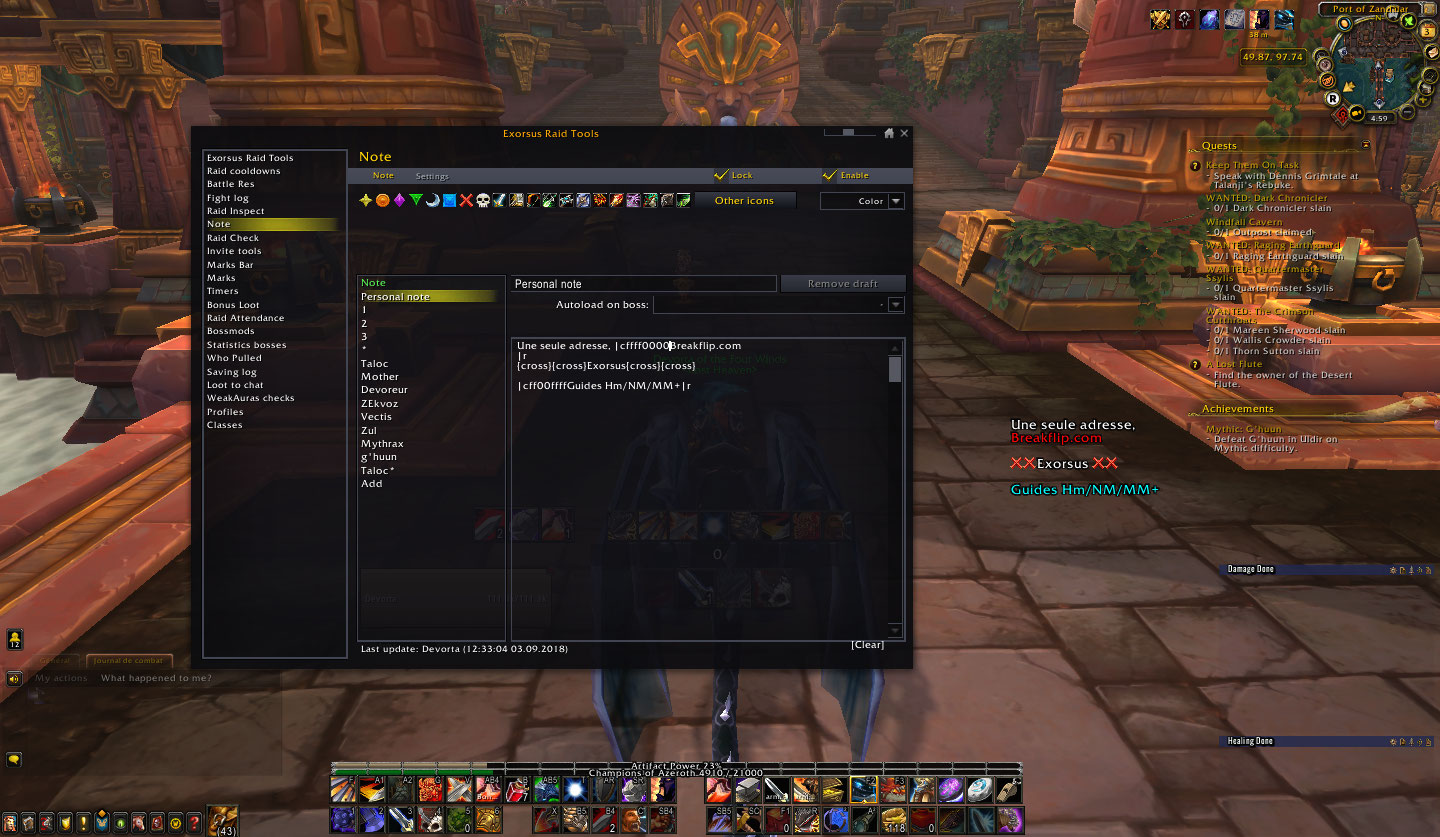Click inside the Personal note title field
Image resolution: width=1440 pixels, height=837 pixels.
point(642,283)
